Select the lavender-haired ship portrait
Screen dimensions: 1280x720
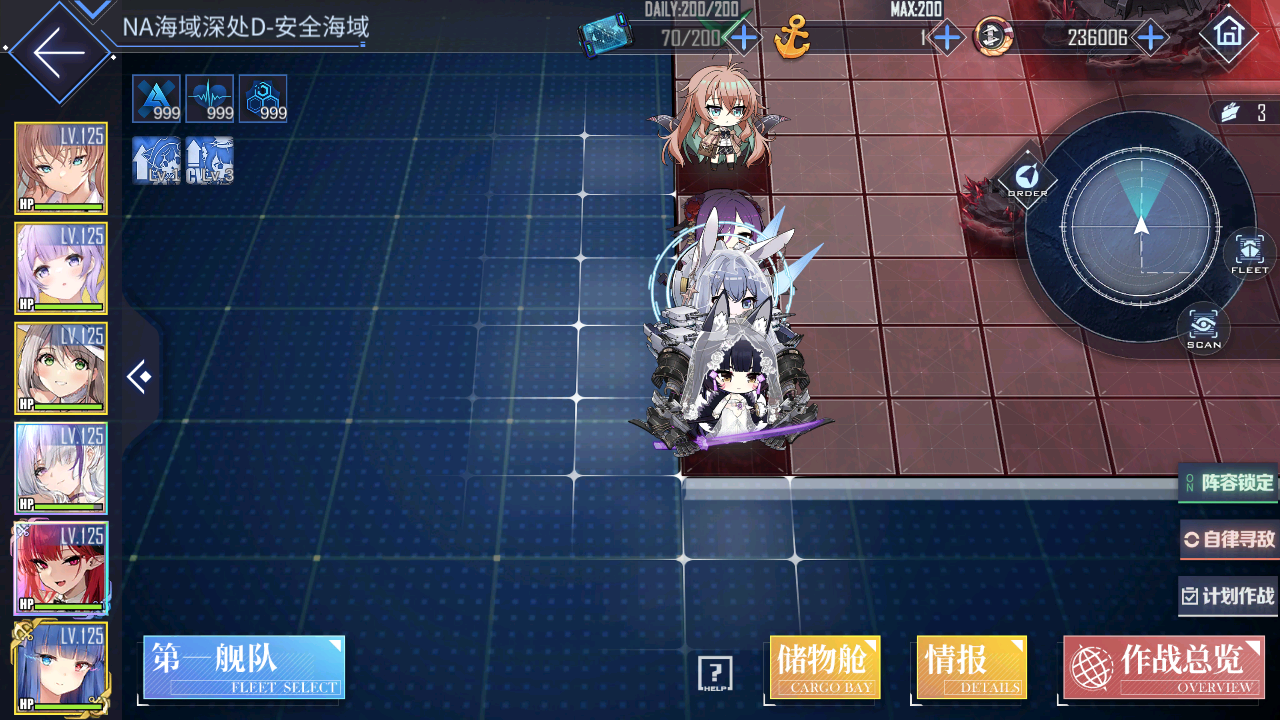tap(61, 267)
